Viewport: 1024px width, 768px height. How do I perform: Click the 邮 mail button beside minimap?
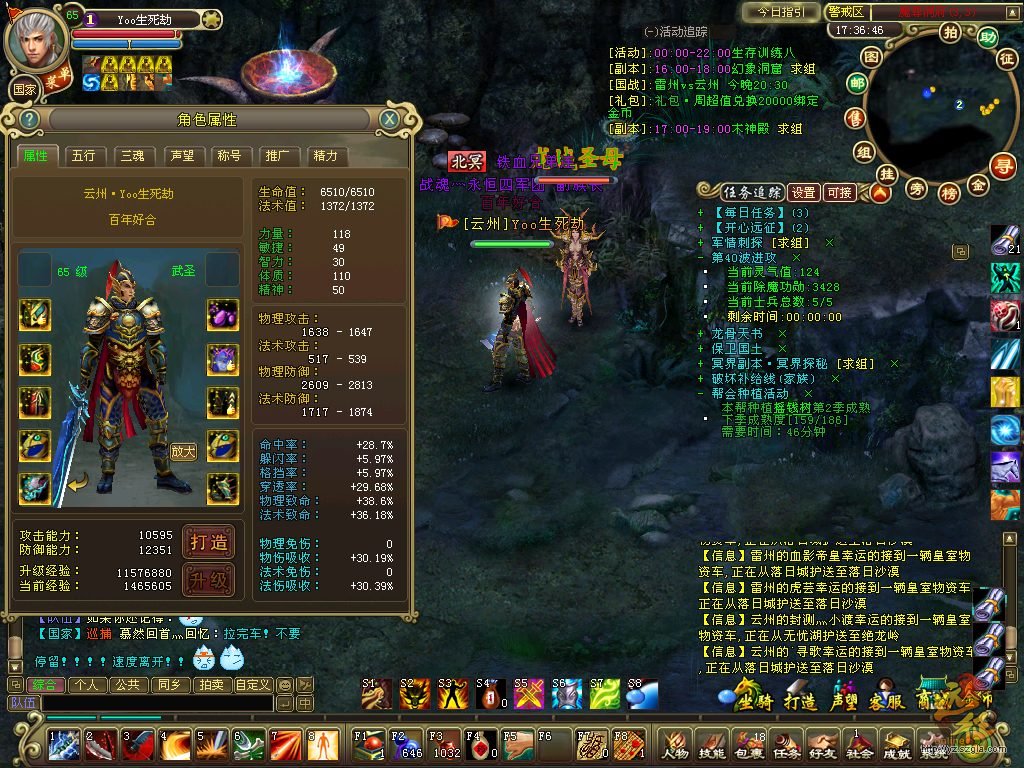(856, 85)
